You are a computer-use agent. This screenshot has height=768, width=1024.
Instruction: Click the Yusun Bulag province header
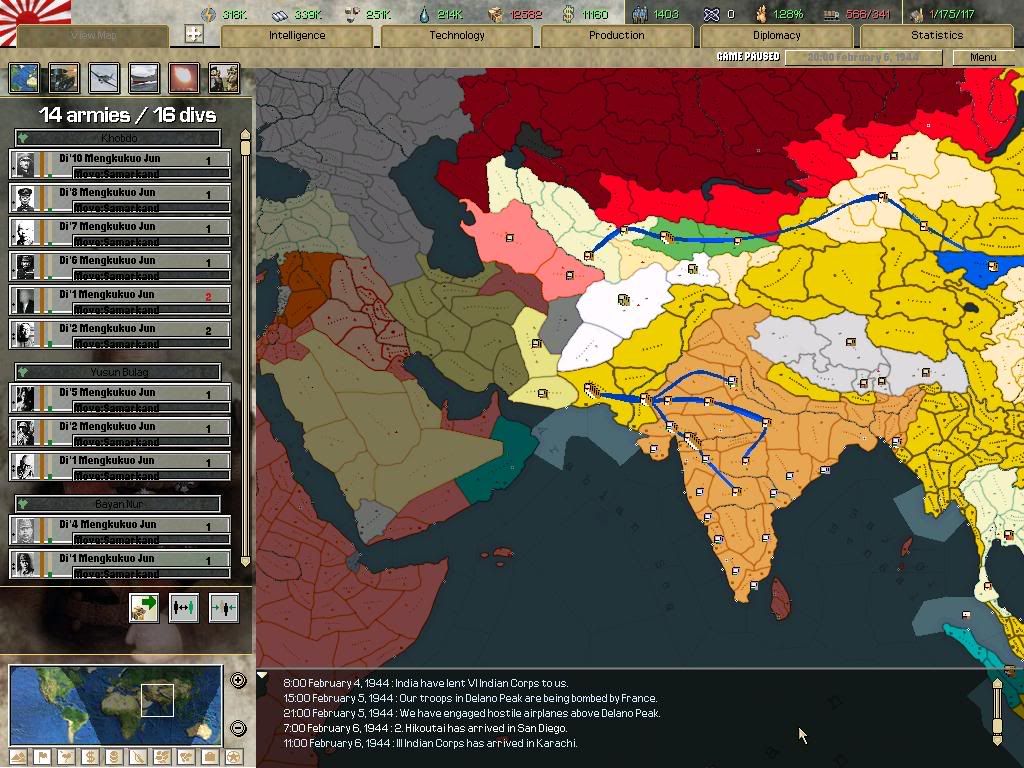tap(118, 372)
